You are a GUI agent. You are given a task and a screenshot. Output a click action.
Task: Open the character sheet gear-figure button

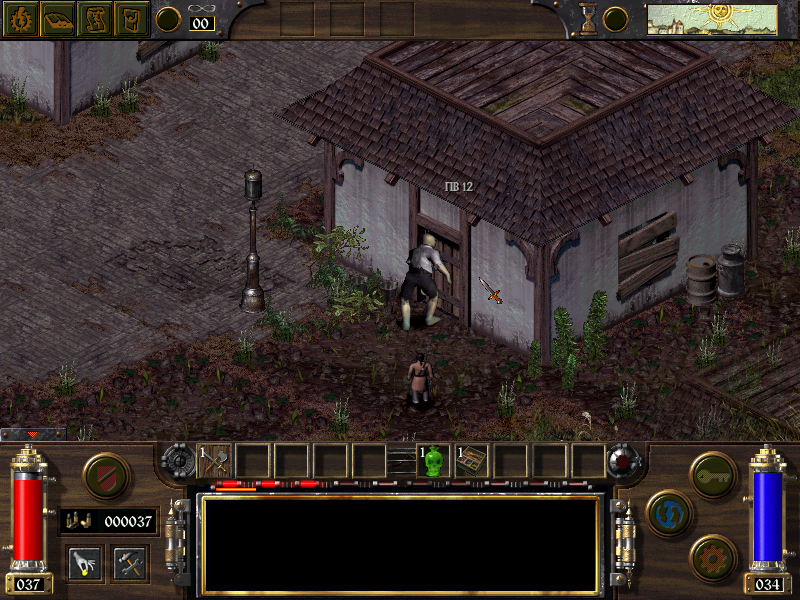[19, 18]
